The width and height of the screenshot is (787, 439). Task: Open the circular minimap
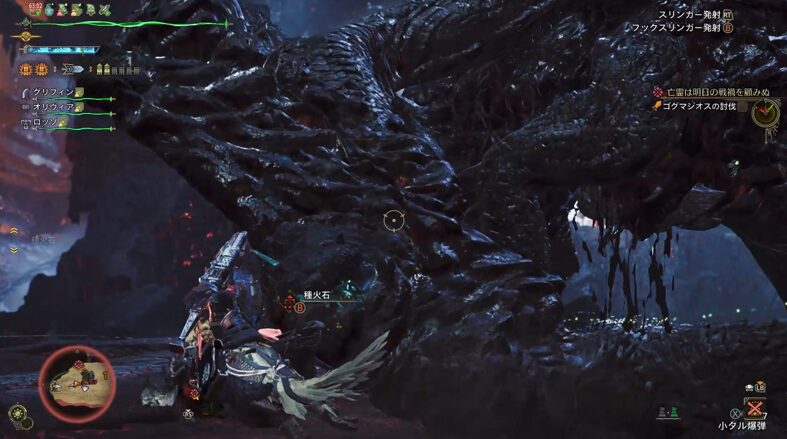click(x=76, y=382)
